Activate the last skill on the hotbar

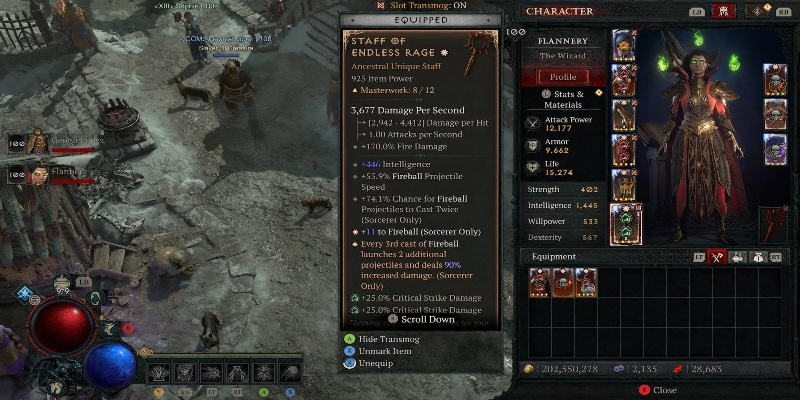pos(288,373)
